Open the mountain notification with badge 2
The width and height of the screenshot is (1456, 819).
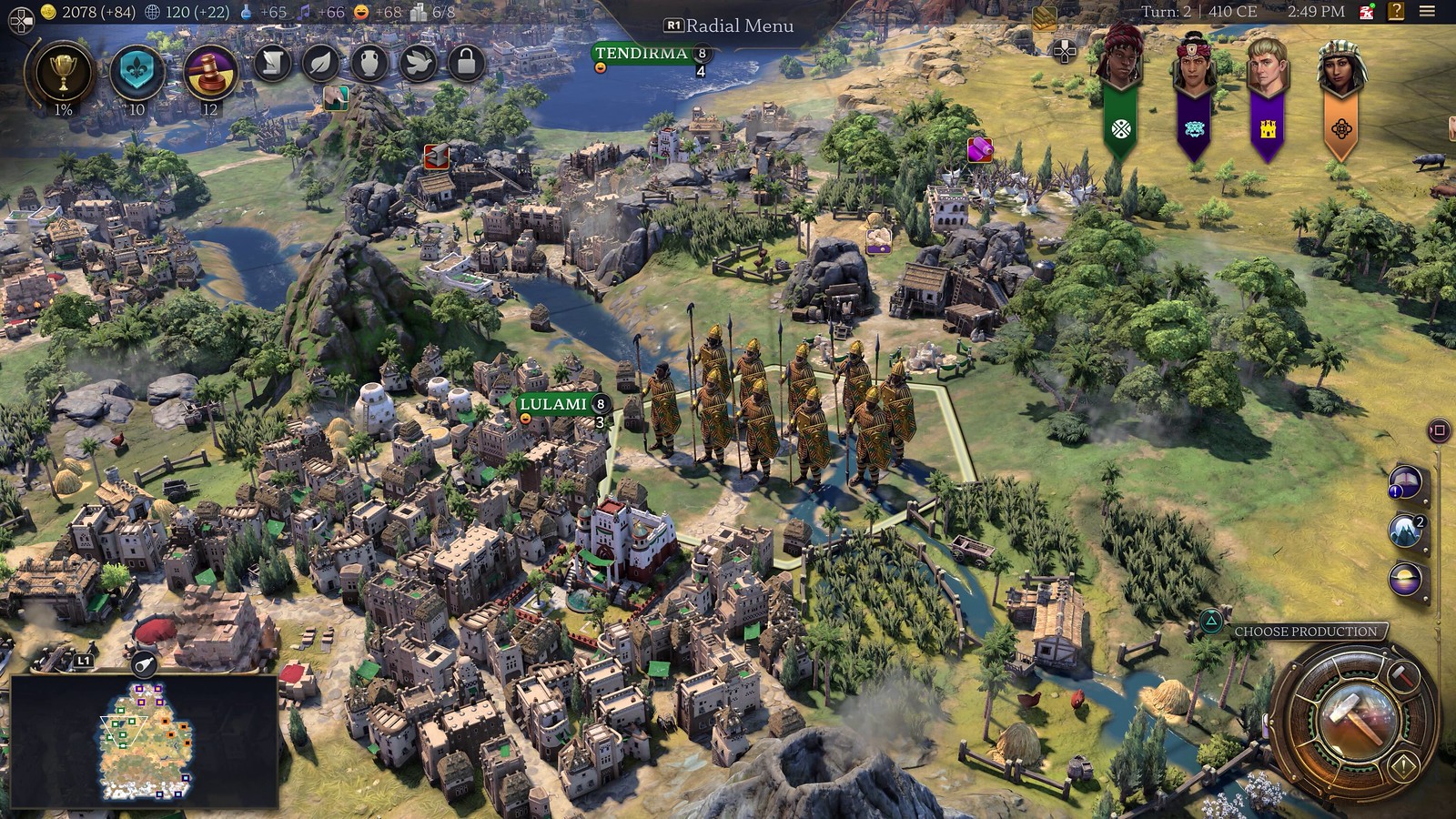[1404, 529]
